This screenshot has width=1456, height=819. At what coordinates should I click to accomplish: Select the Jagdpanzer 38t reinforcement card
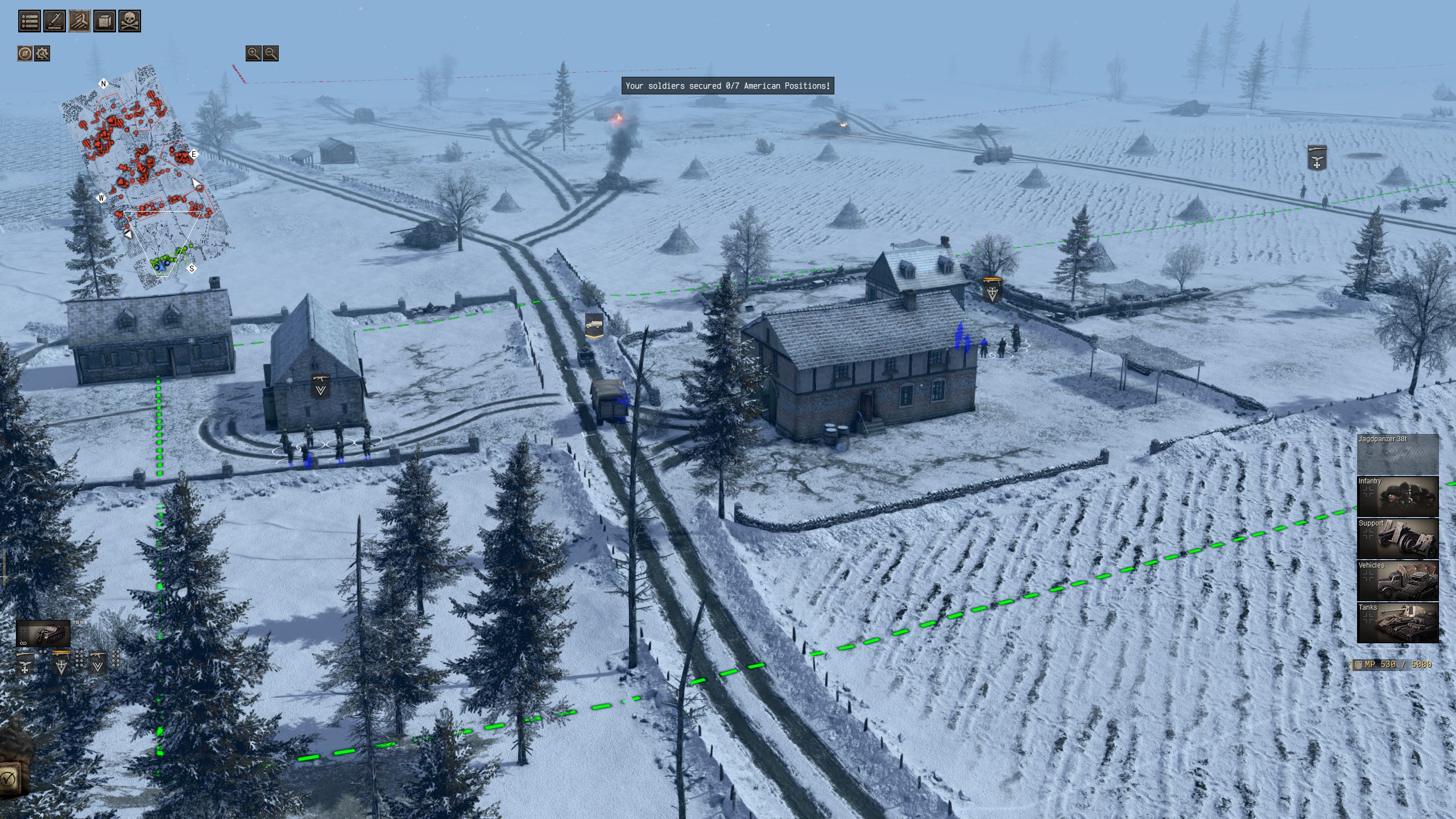1397,455
